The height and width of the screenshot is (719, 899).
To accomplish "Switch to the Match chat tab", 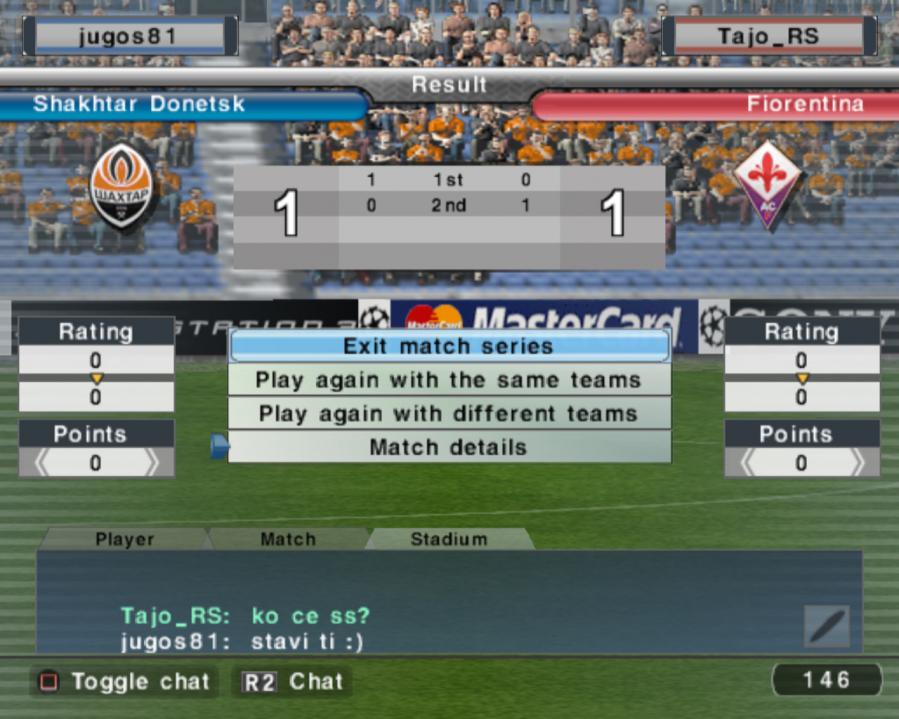I will [288, 539].
